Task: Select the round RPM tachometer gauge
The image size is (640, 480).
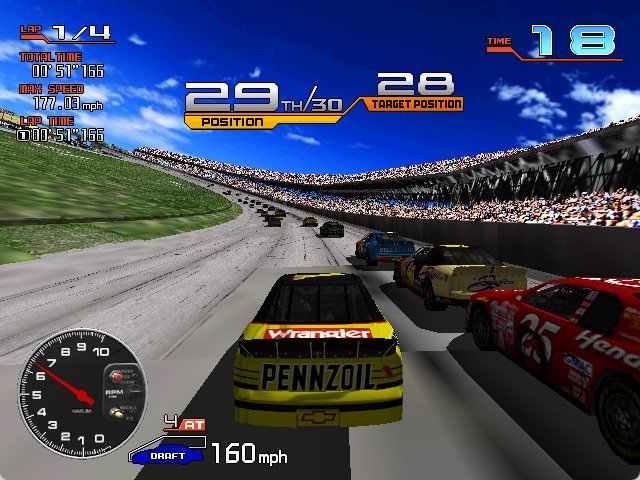Action: 81,395
